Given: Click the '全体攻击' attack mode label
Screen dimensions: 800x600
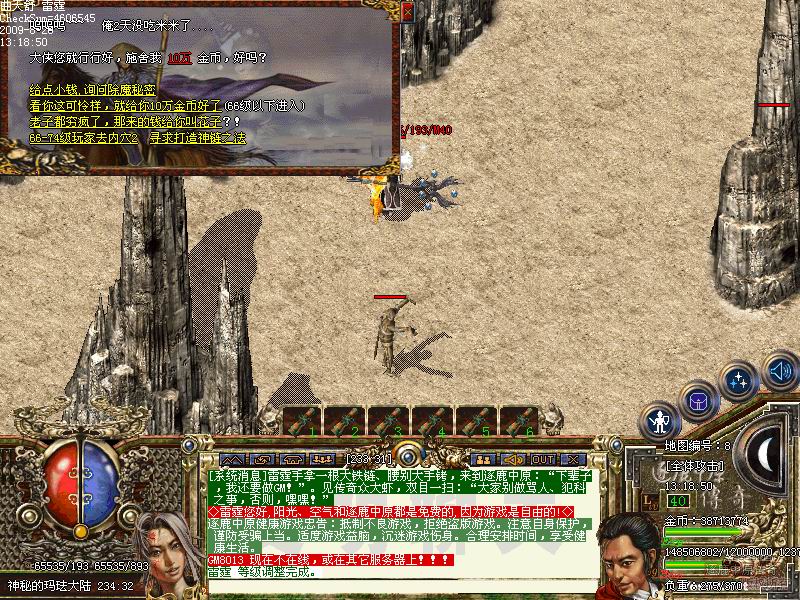Looking at the screenshot, I should [x=689, y=466].
